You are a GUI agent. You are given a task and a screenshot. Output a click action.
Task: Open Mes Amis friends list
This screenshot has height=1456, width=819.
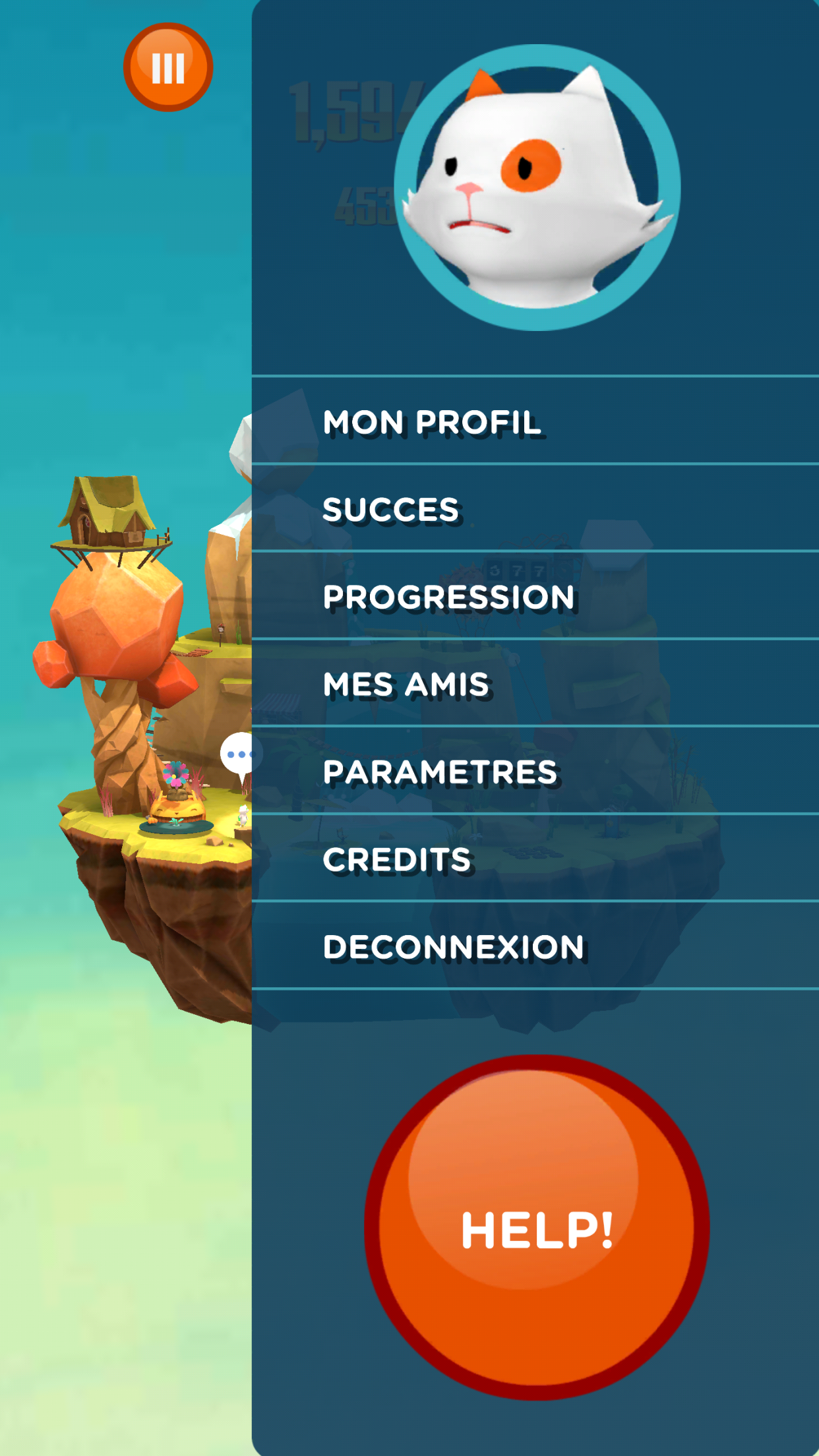click(406, 684)
